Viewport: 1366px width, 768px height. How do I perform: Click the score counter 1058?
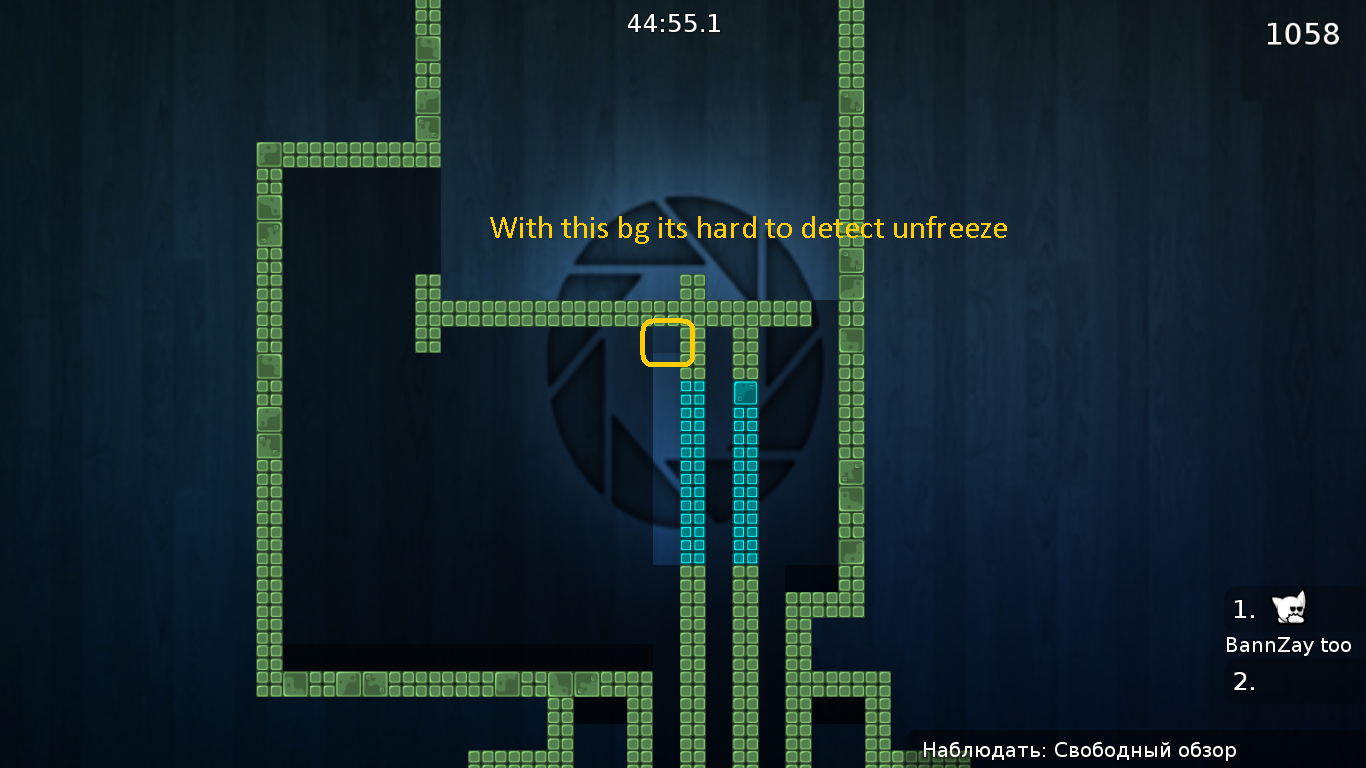click(x=1303, y=33)
